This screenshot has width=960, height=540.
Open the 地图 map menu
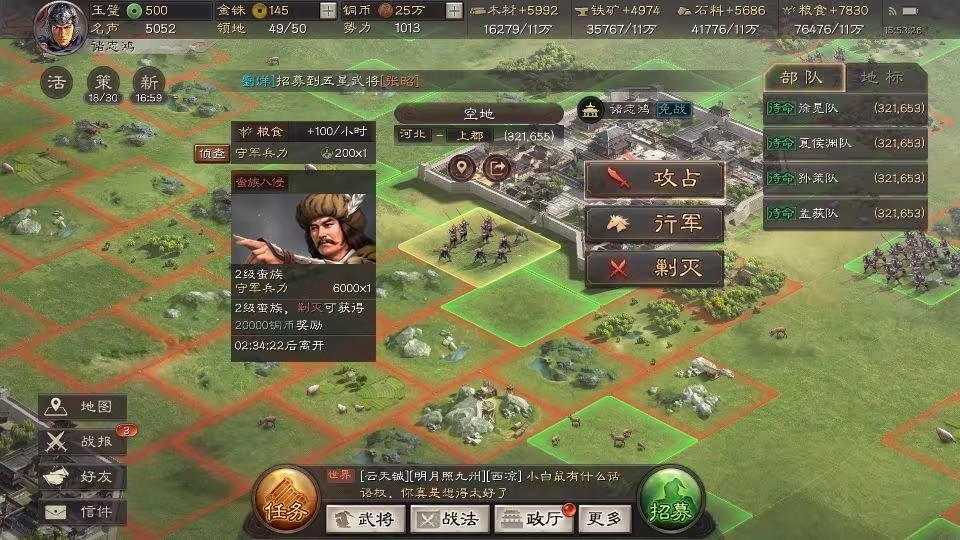[x=84, y=407]
